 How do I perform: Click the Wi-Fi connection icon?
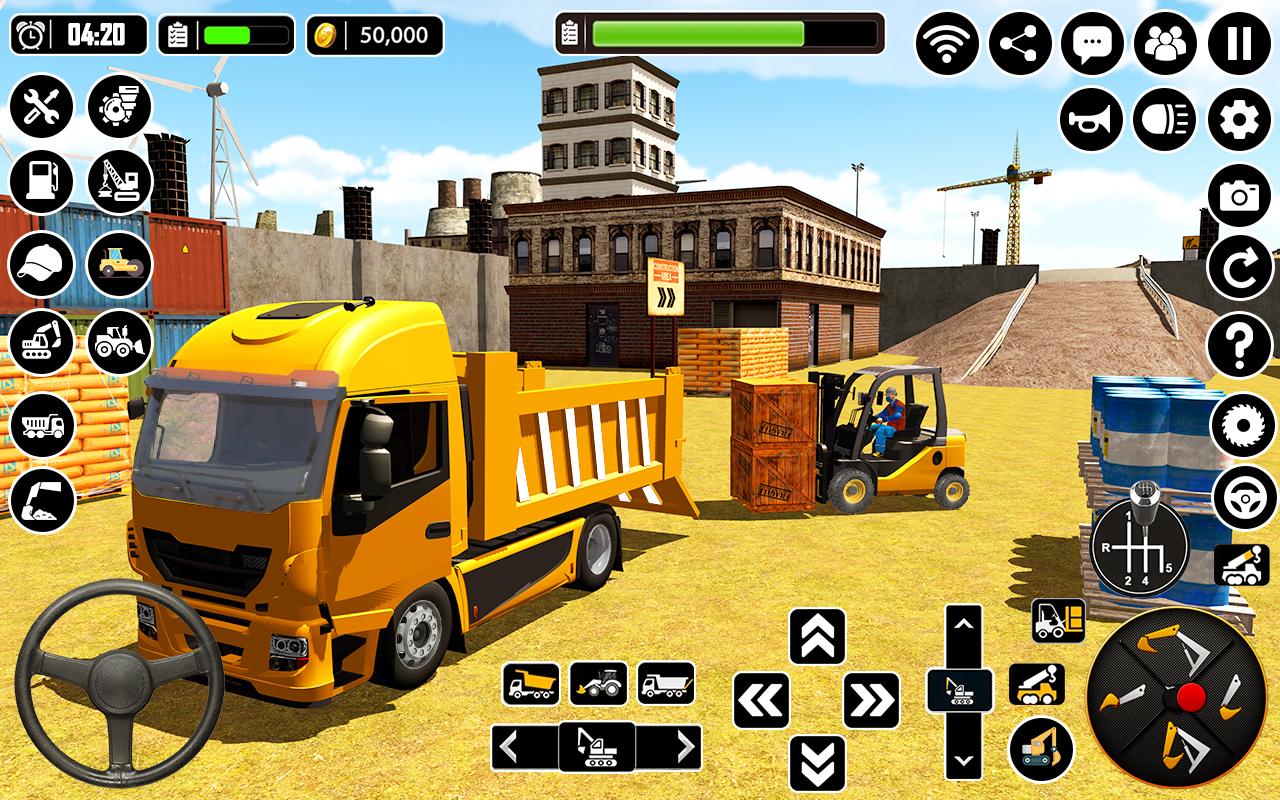pos(947,44)
